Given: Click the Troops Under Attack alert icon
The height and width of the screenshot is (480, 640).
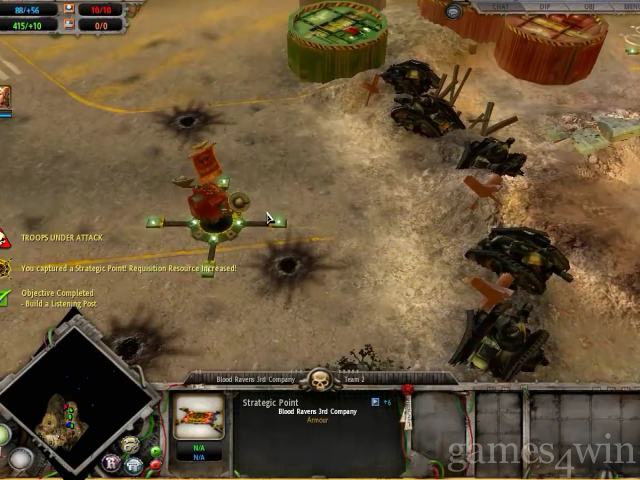Looking at the screenshot, I should [x=5, y=238].
